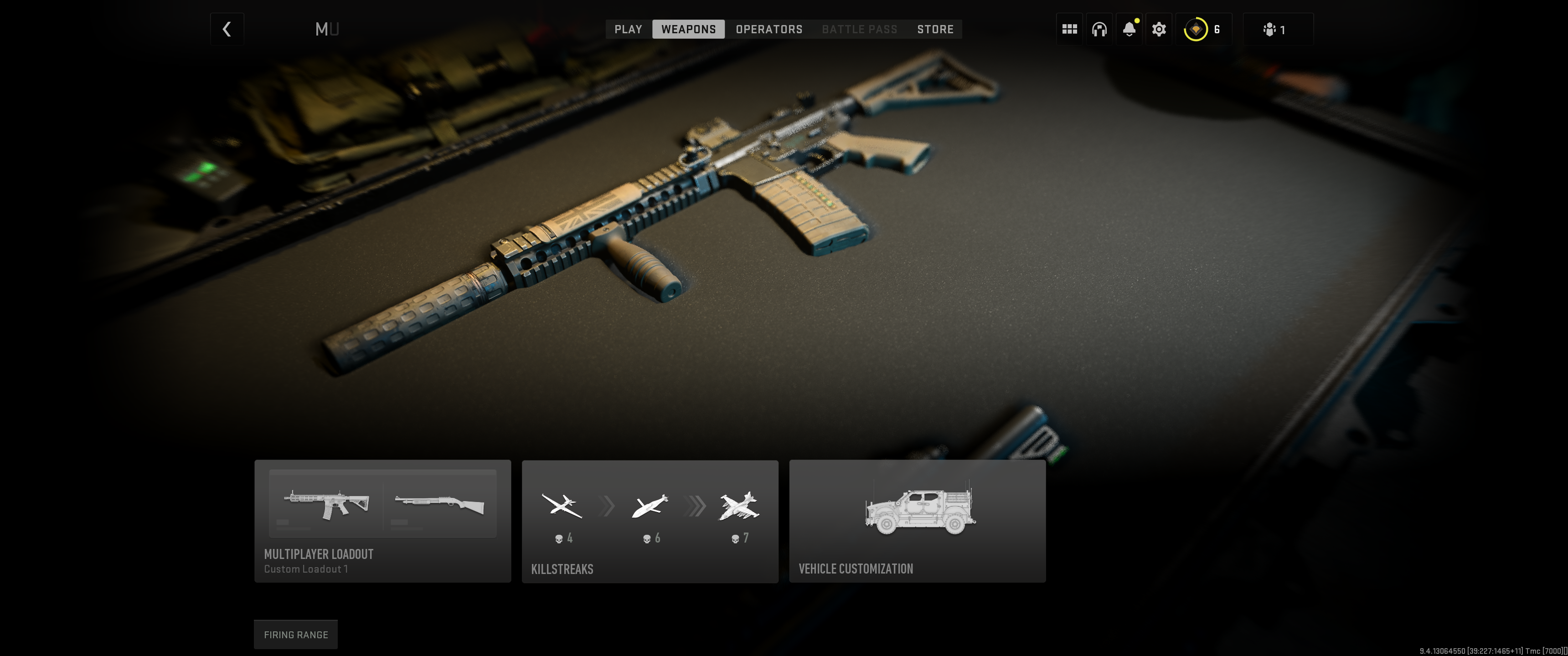Screen dimensions: 1568x656
Task: Open Vehicle Customization
Action: tap(917, 521)
